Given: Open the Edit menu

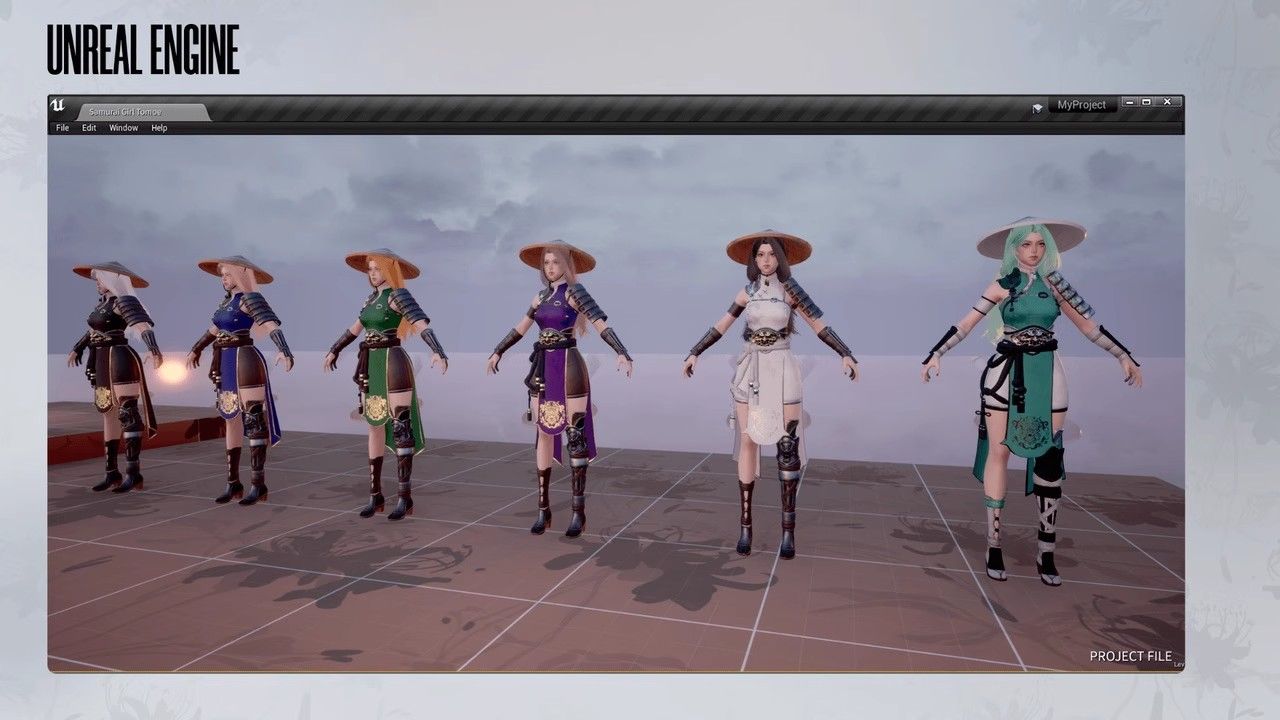Looking at the screenshot, I should tap(89, 128).
